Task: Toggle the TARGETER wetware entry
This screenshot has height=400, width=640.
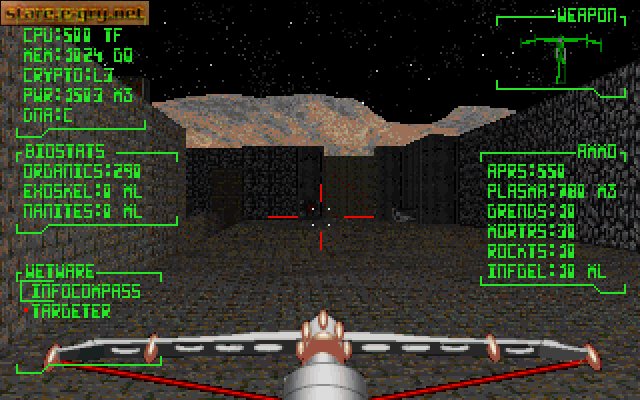Action: pos(71,311)
